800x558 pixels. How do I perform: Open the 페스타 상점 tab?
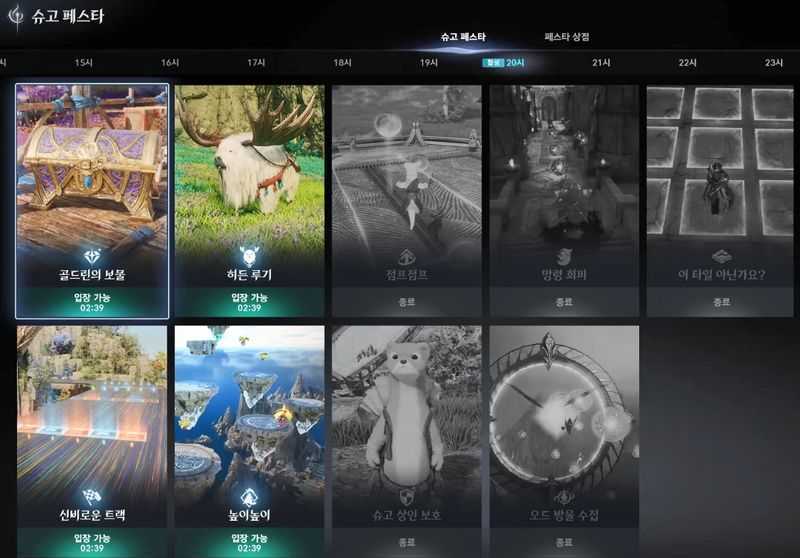[566, 37]
